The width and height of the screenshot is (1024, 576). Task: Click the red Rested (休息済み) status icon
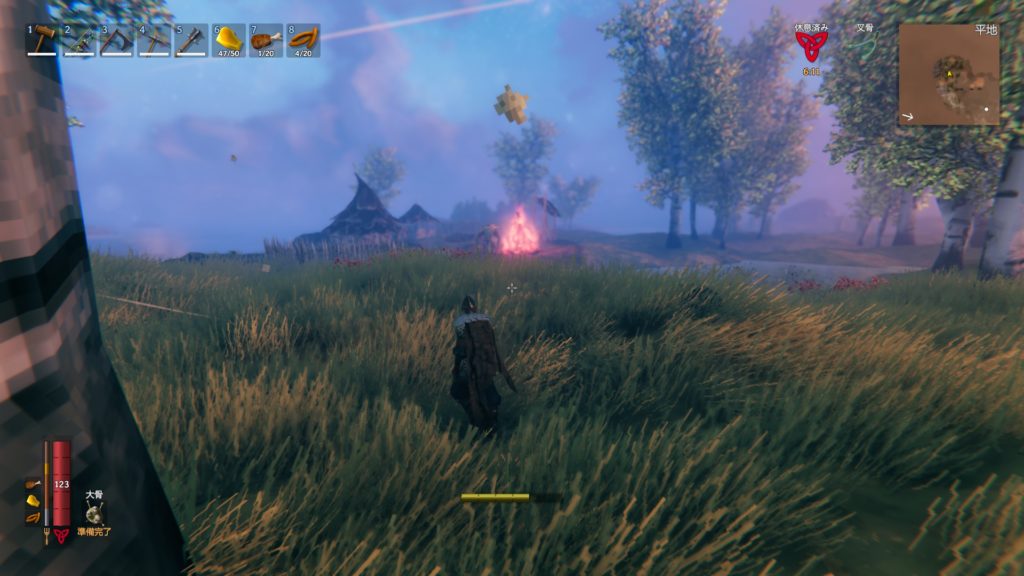click(x=810, y=46)
